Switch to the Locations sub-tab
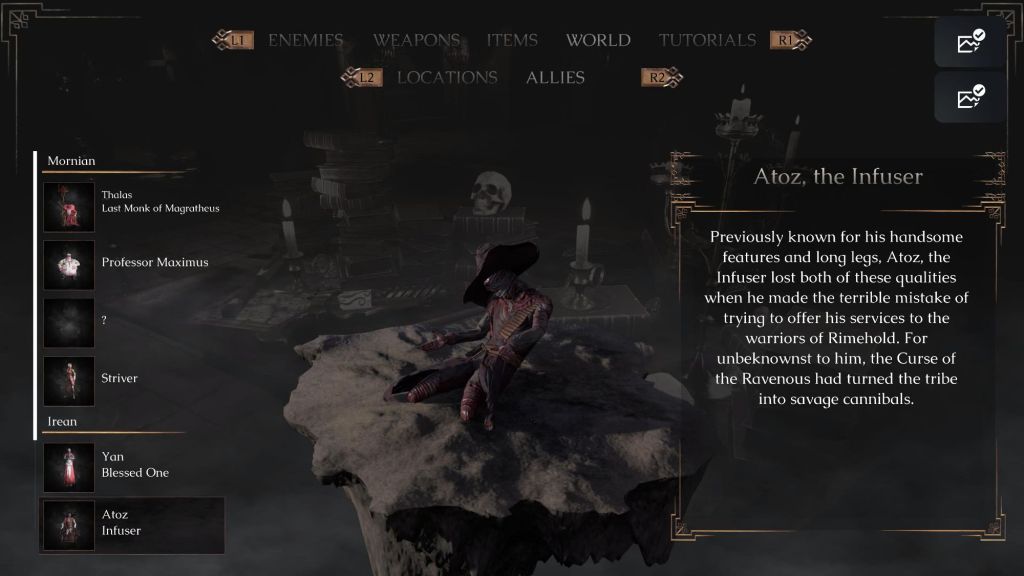Viewport: 1024px width, 576px height. pyautogui.click(x=447, y=77)
